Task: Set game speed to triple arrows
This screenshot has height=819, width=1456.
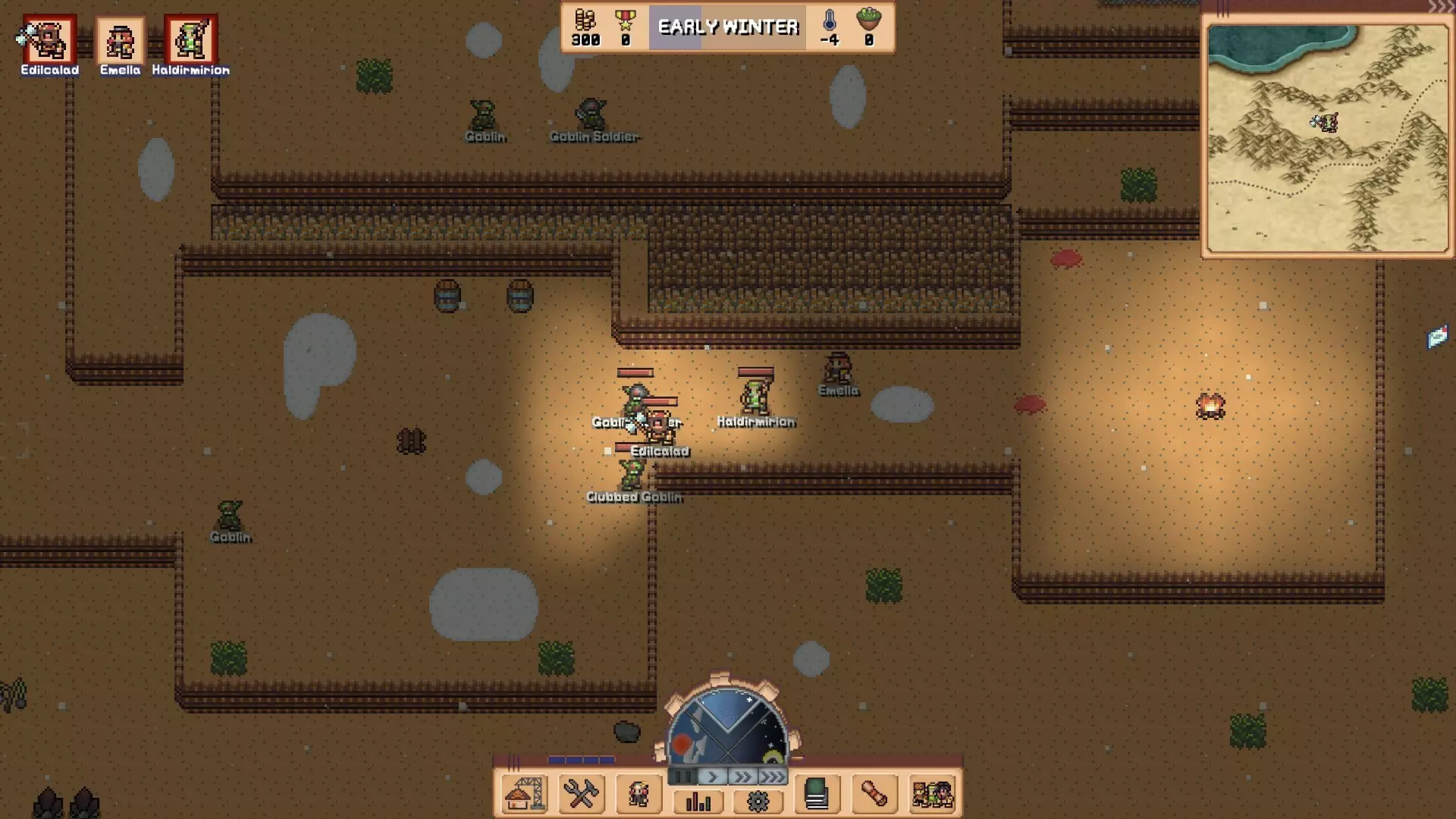Action: (x=771, y=776)
